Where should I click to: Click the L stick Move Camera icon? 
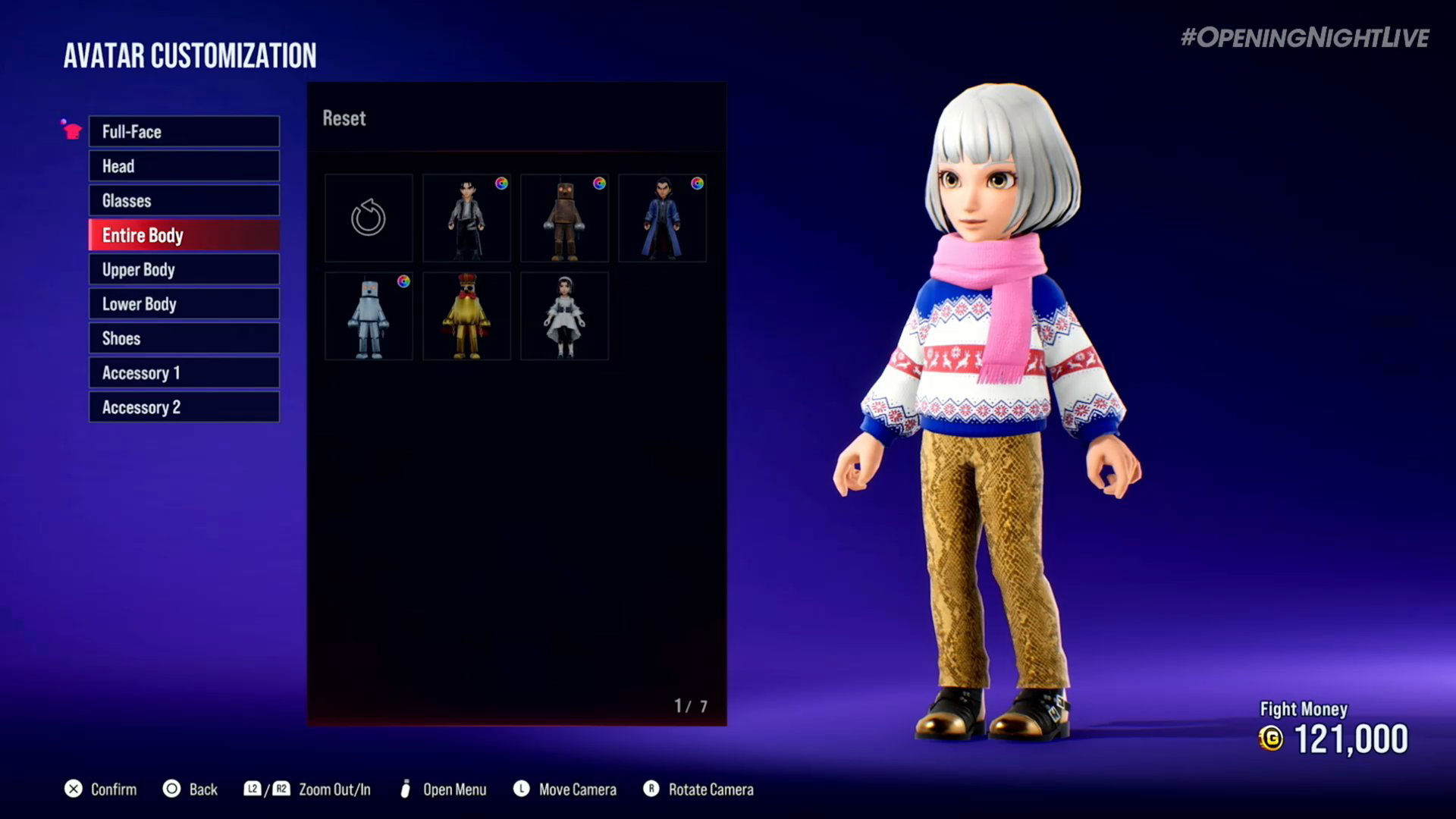pyautogui.click(x=522, y=789)
